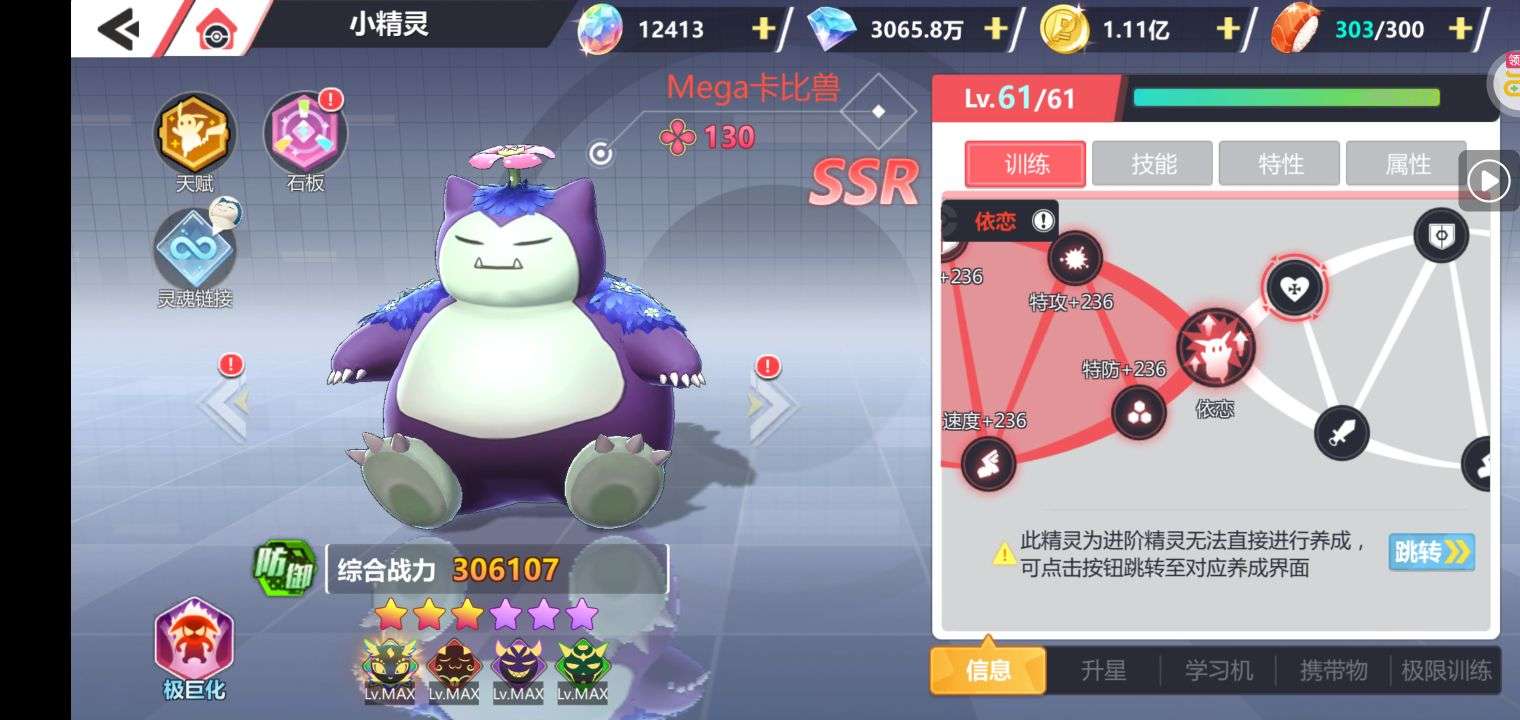Open the 极限训练 extreme training tab
Screen dimensions: 1520x720
(x=1446, y=670)
